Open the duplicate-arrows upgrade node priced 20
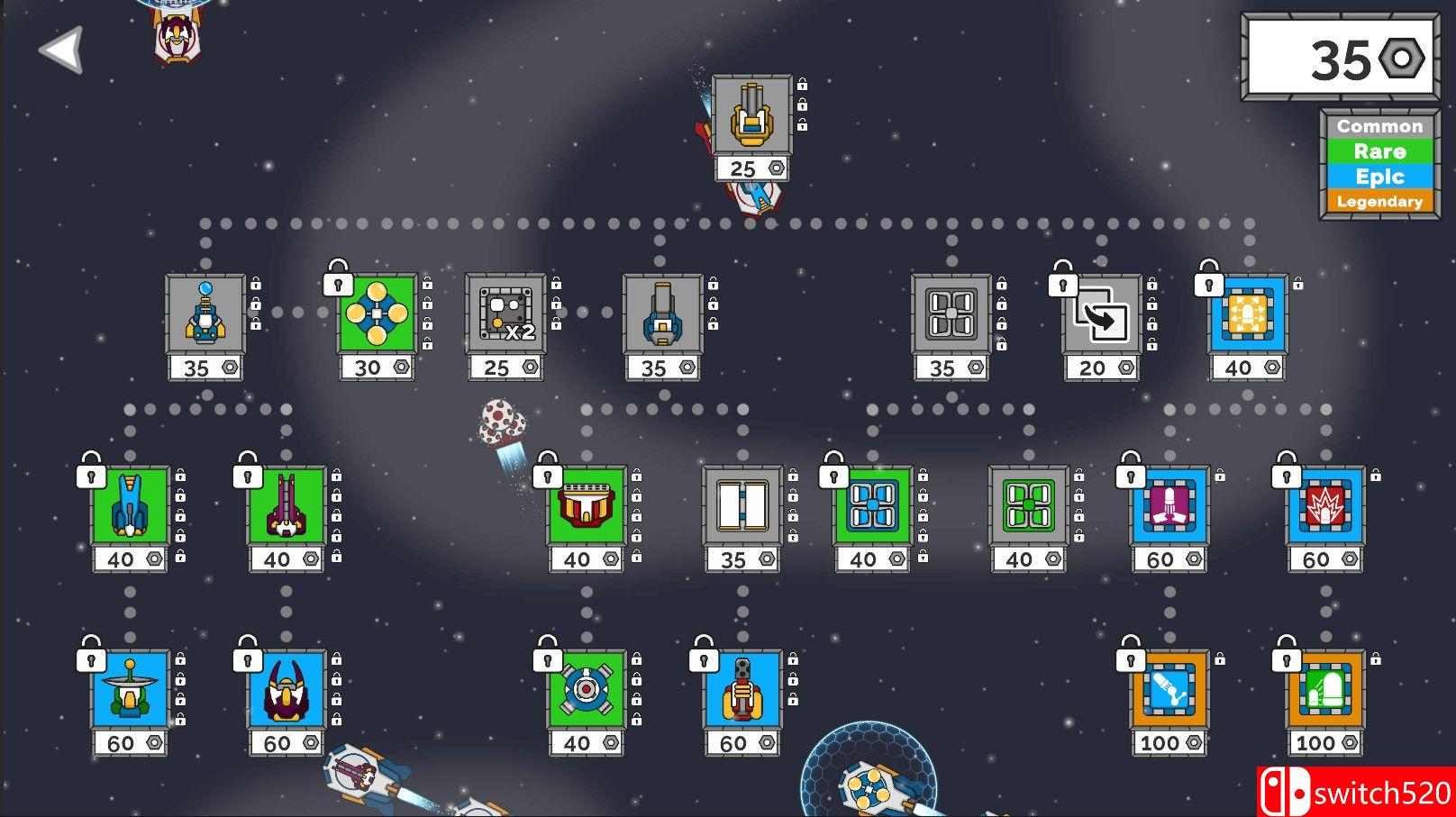 (x=1101, y=313)
